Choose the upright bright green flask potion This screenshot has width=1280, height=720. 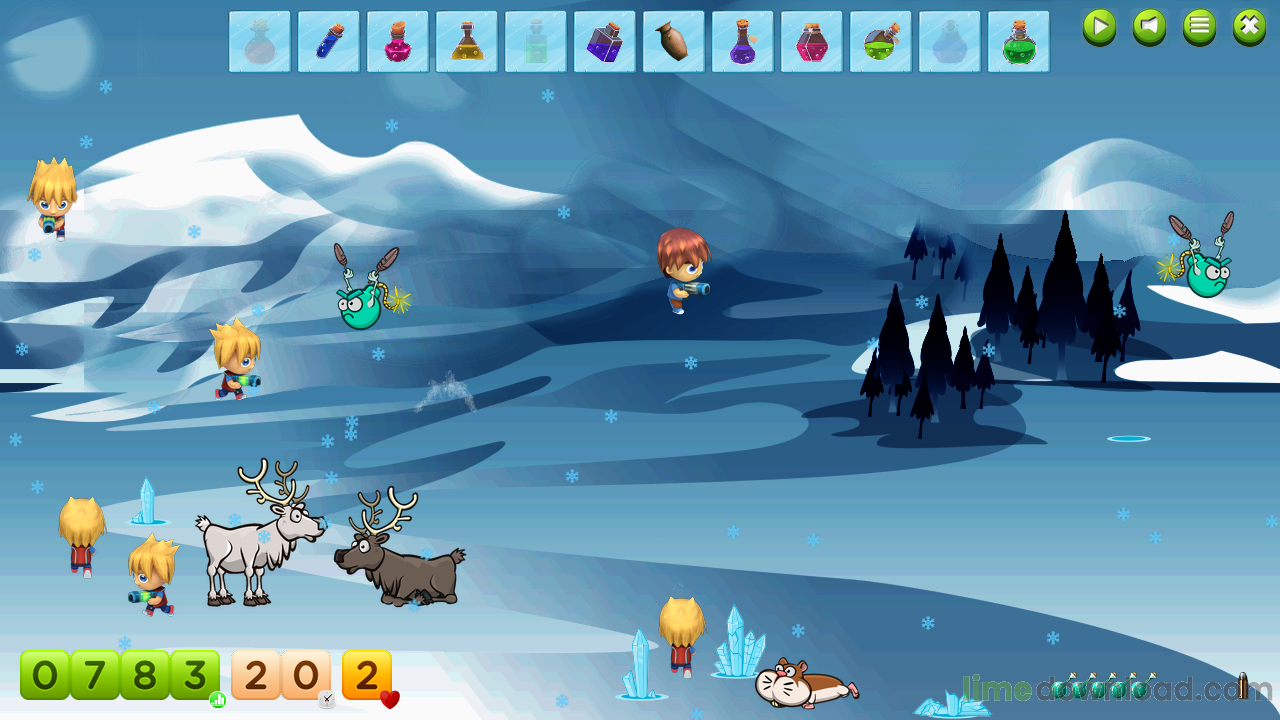[1019, 42]
